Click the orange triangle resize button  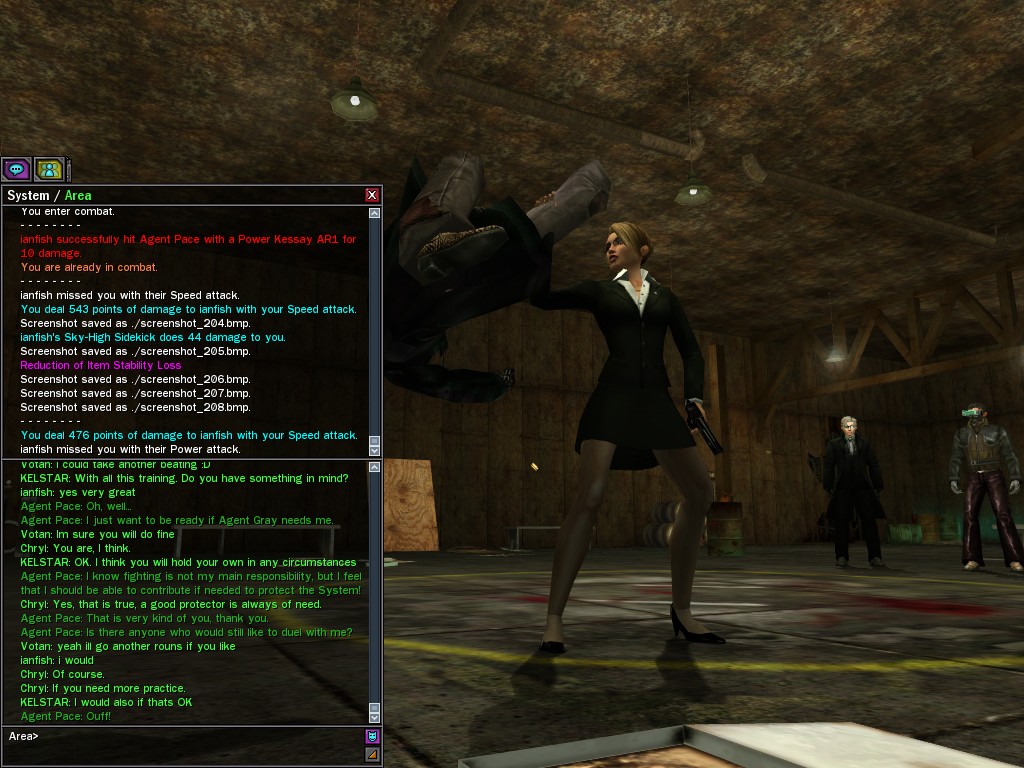[372, 754]
